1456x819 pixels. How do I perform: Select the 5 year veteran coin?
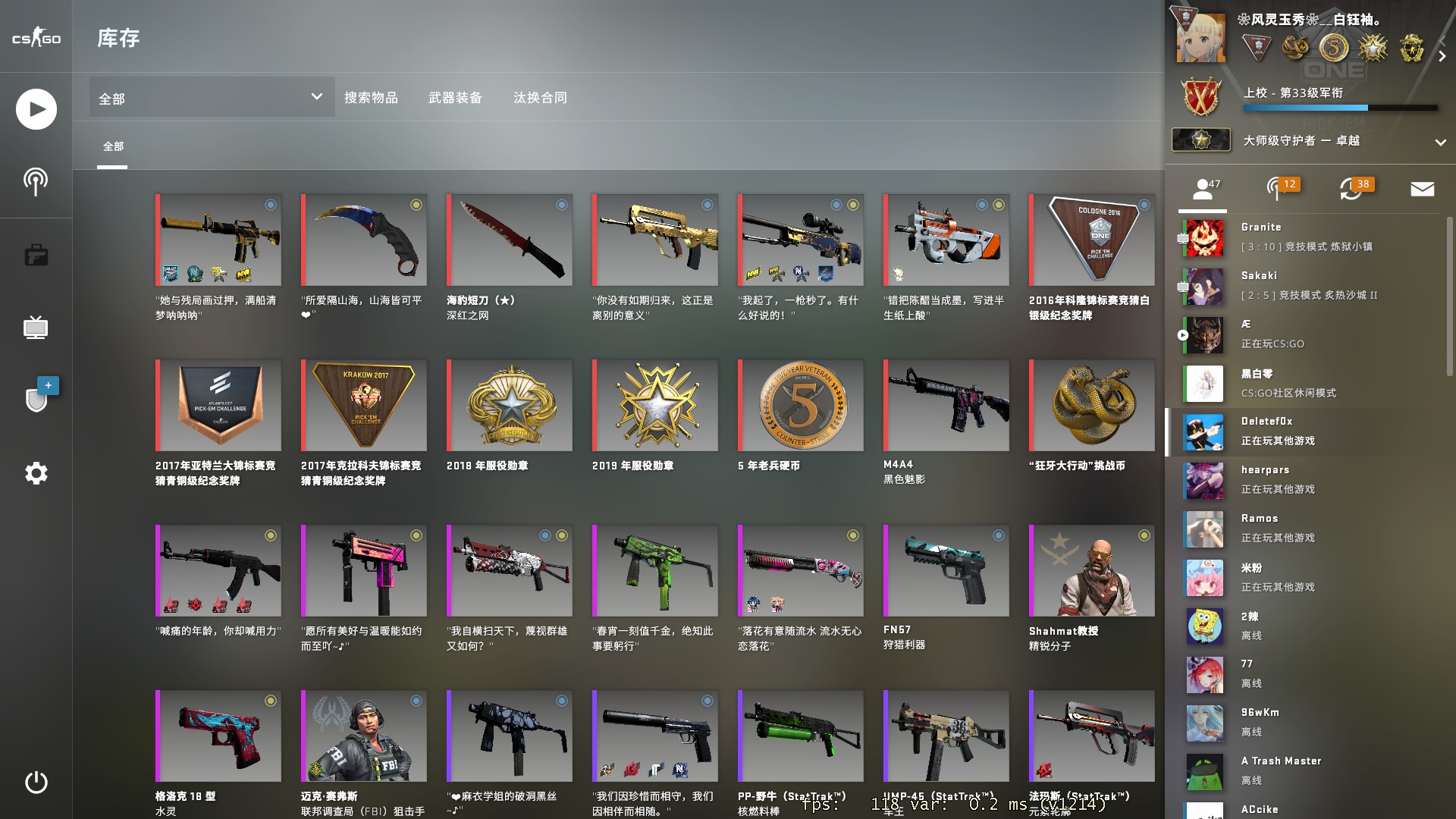click(x=801, y=405)
